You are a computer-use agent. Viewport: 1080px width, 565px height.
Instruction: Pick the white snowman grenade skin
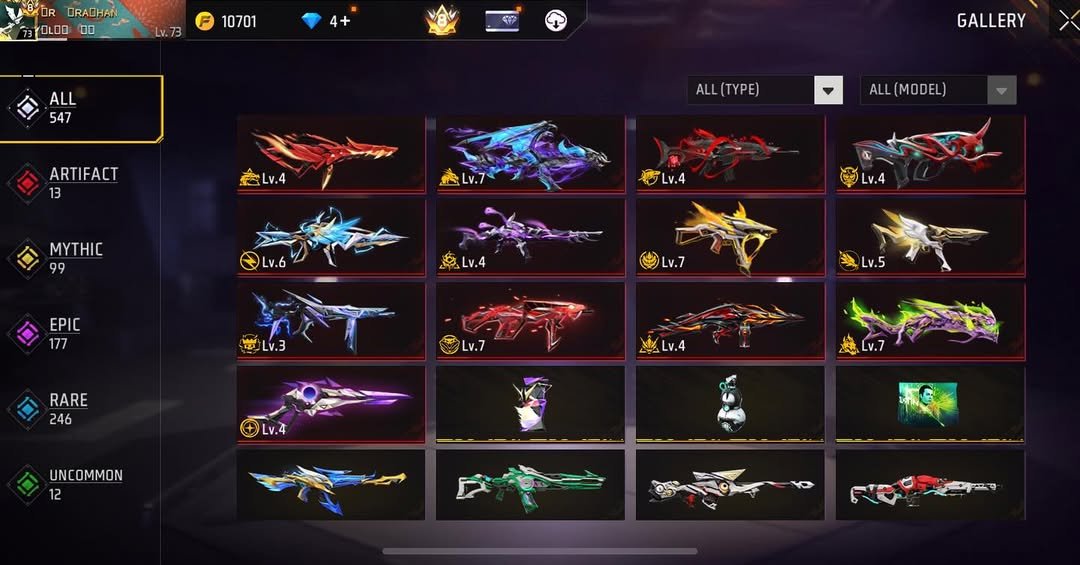[x=730, y=404]
